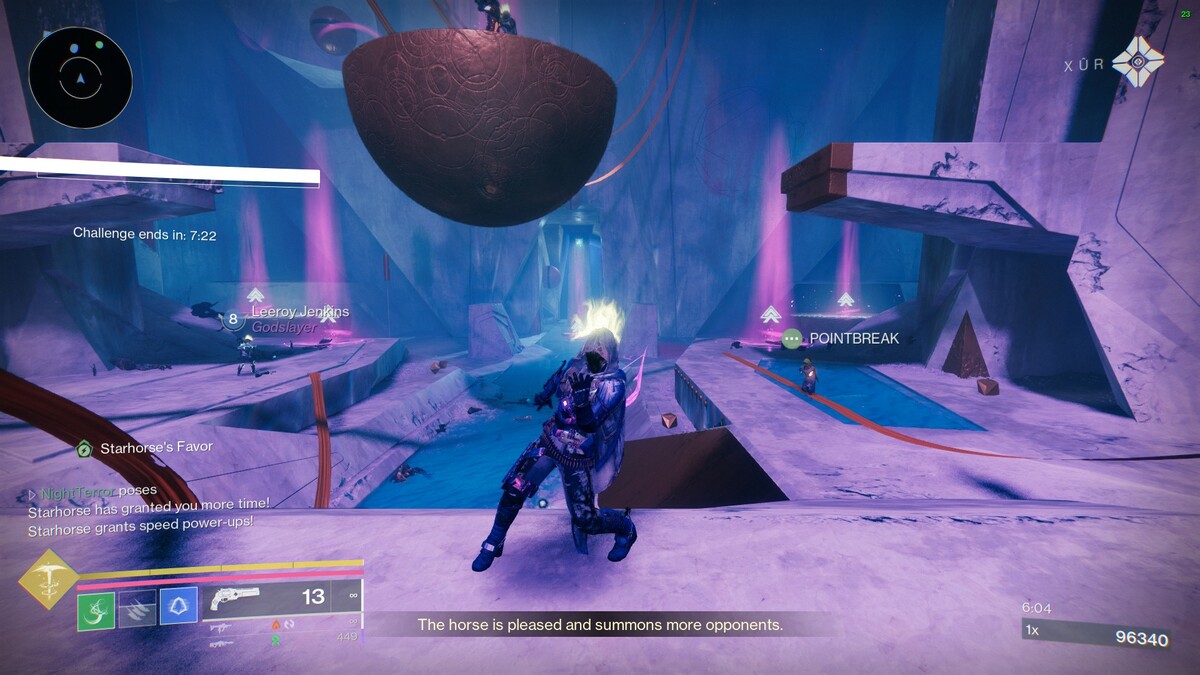Screen dimensions: 1200x675
Task: Trigger the grey melee ability icon
Action: coord(138,609)
